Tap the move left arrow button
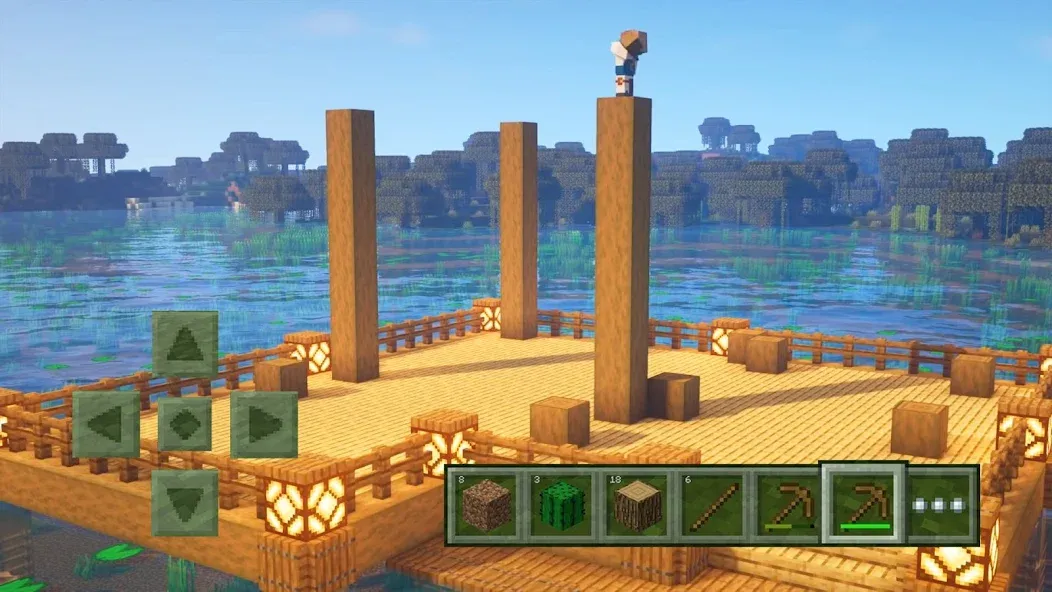 (105, 424)
